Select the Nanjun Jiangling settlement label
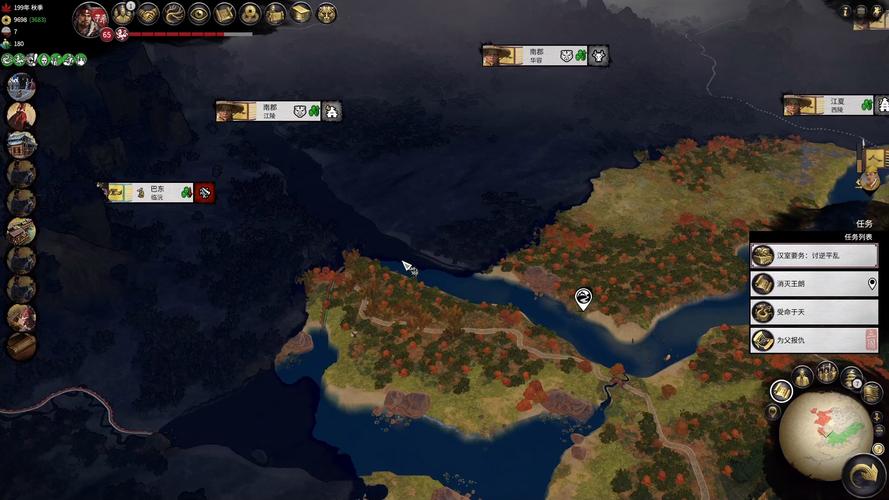 point(268,111)
